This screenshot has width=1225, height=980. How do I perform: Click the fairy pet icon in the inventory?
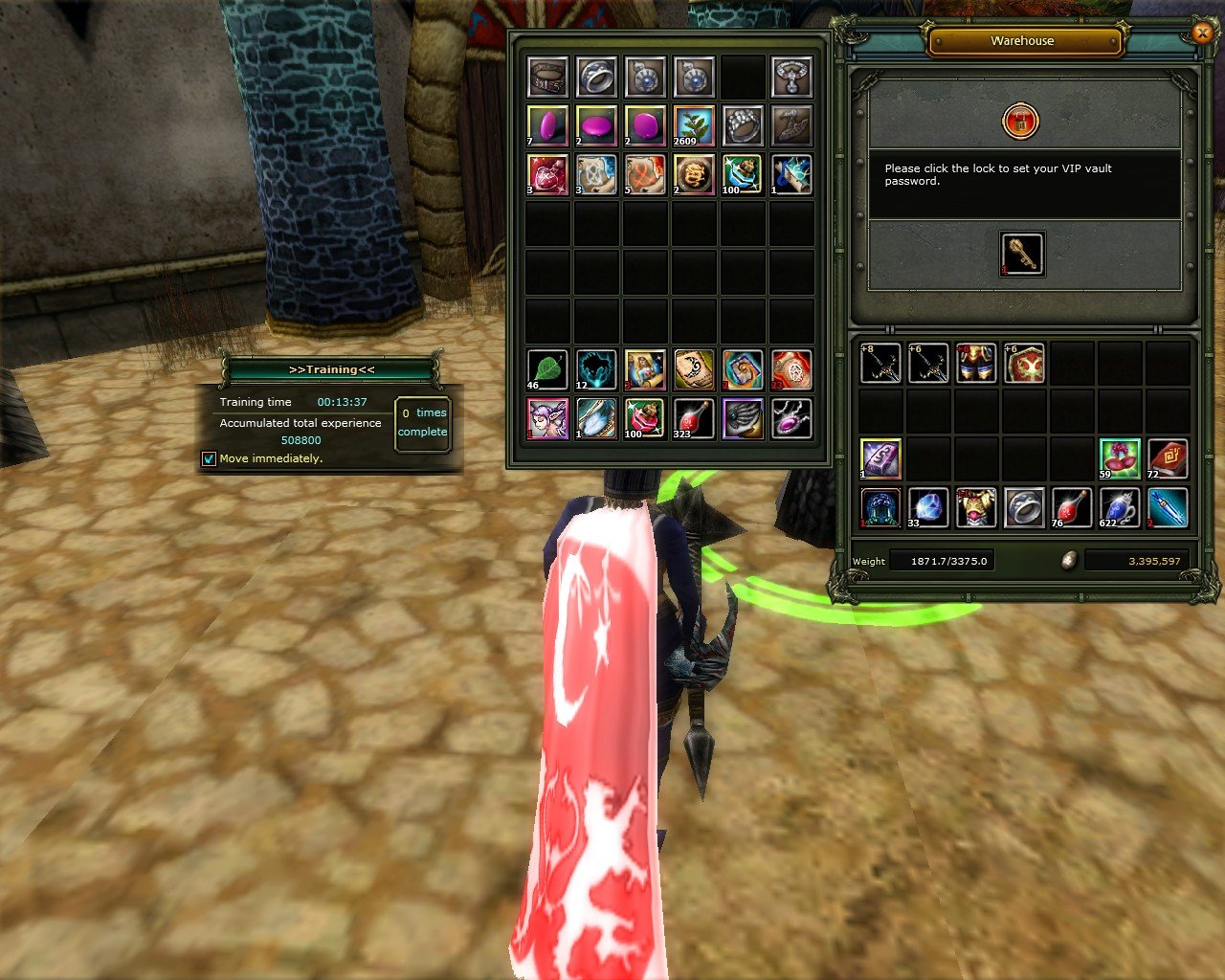[x=546, y=418]
